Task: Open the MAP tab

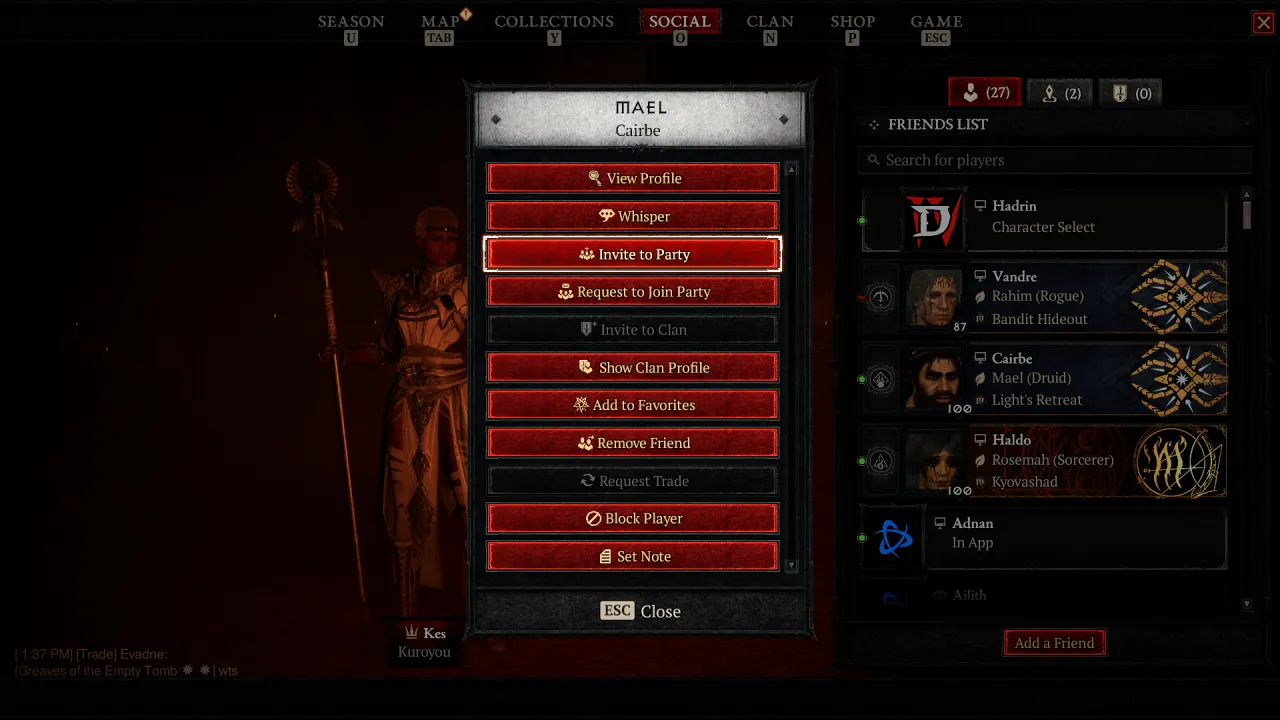Action: click(x=439, y=21)
